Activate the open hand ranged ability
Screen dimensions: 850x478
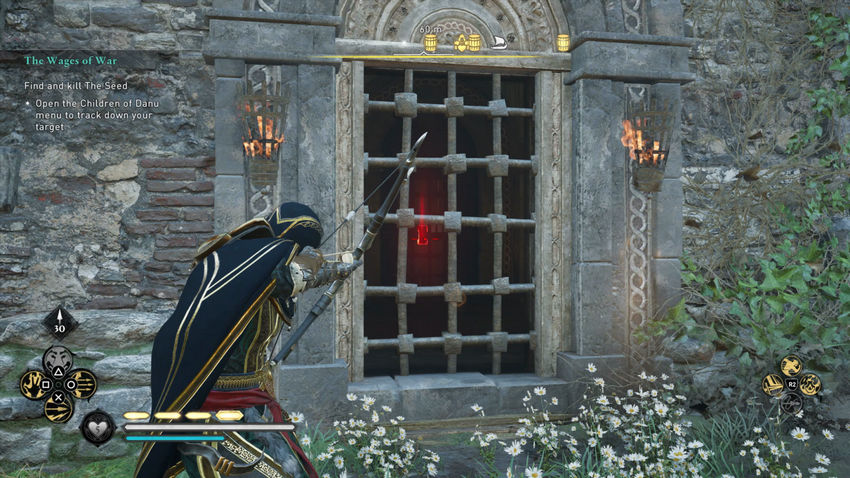33,384
